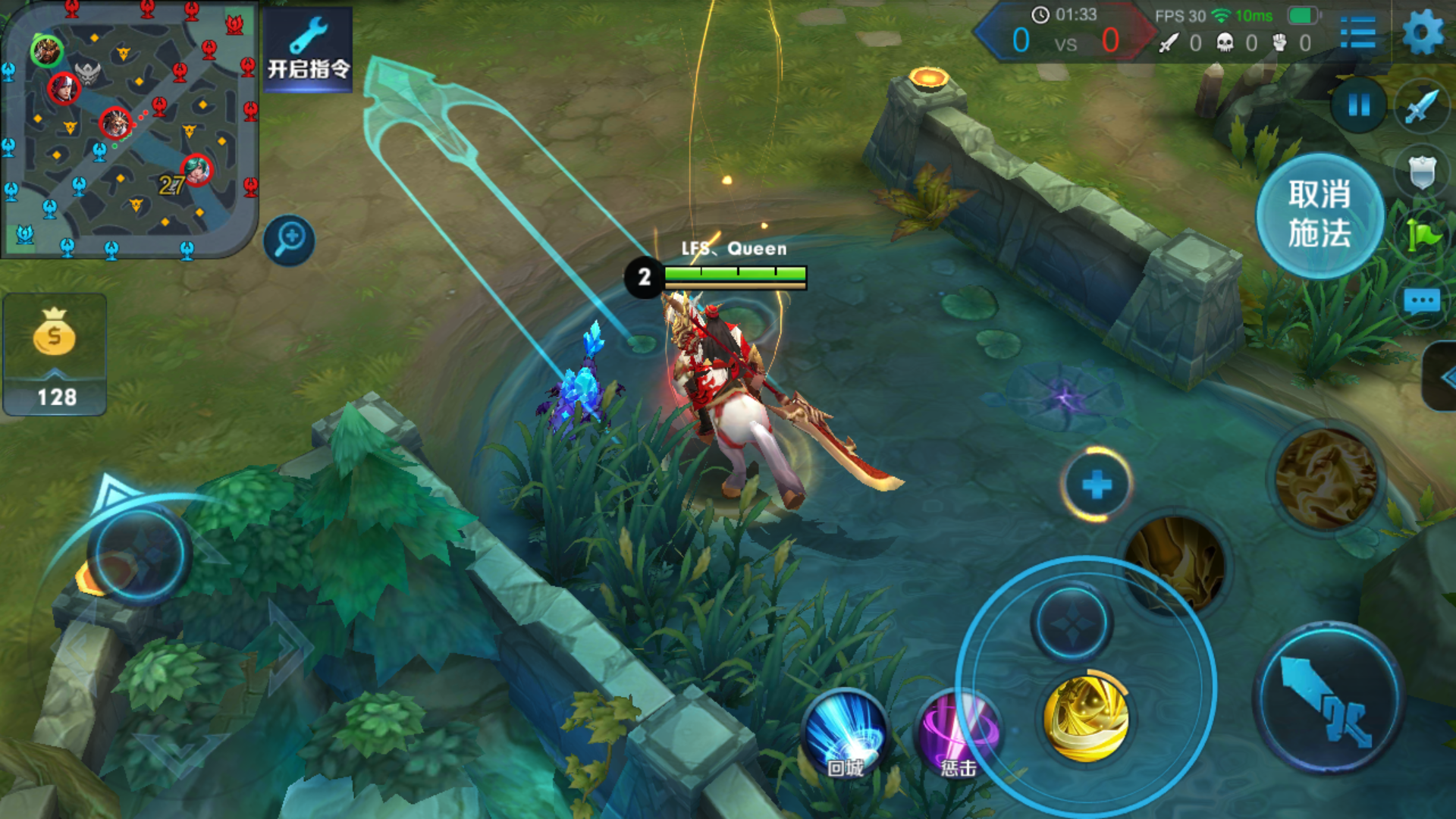The image size is (1456, 819).
Task: Activate the golden first skill
Action: pos(1086,718)
